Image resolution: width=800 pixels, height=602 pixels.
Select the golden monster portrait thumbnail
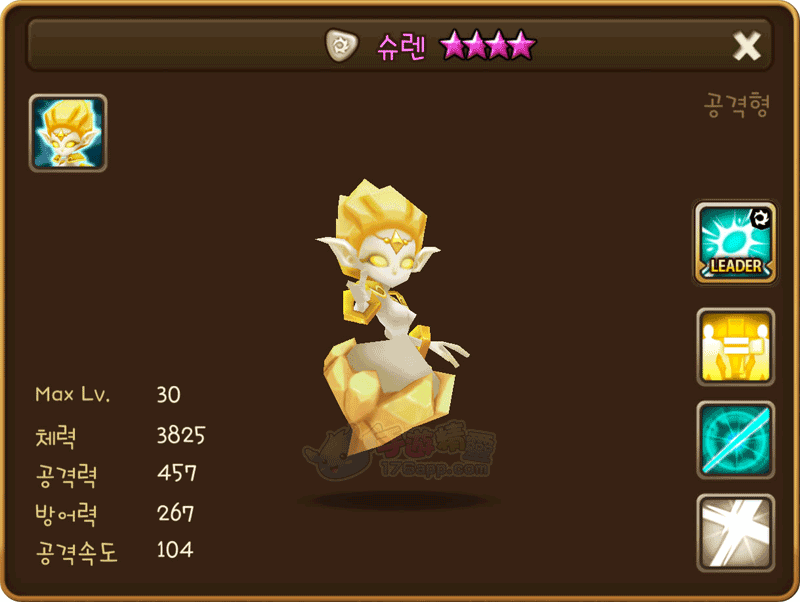point(68,133)
